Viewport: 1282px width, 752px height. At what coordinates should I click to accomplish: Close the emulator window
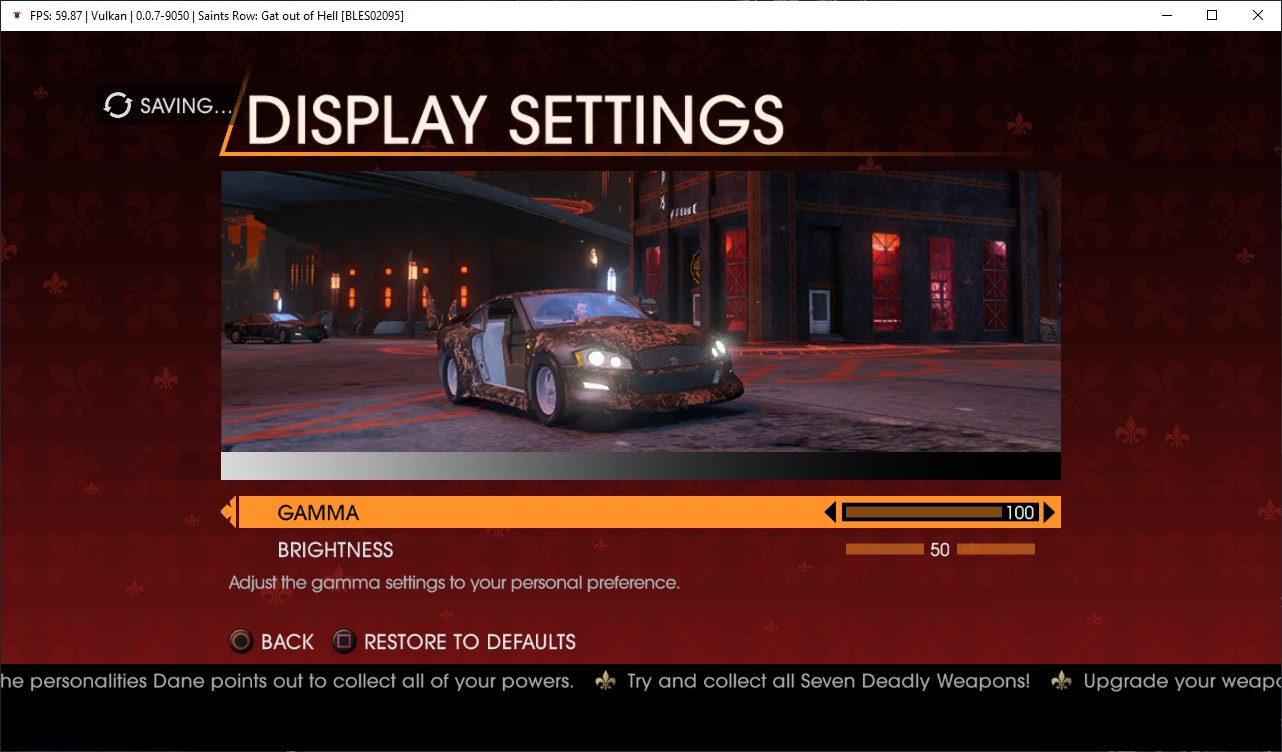(x=1258, y=15)
